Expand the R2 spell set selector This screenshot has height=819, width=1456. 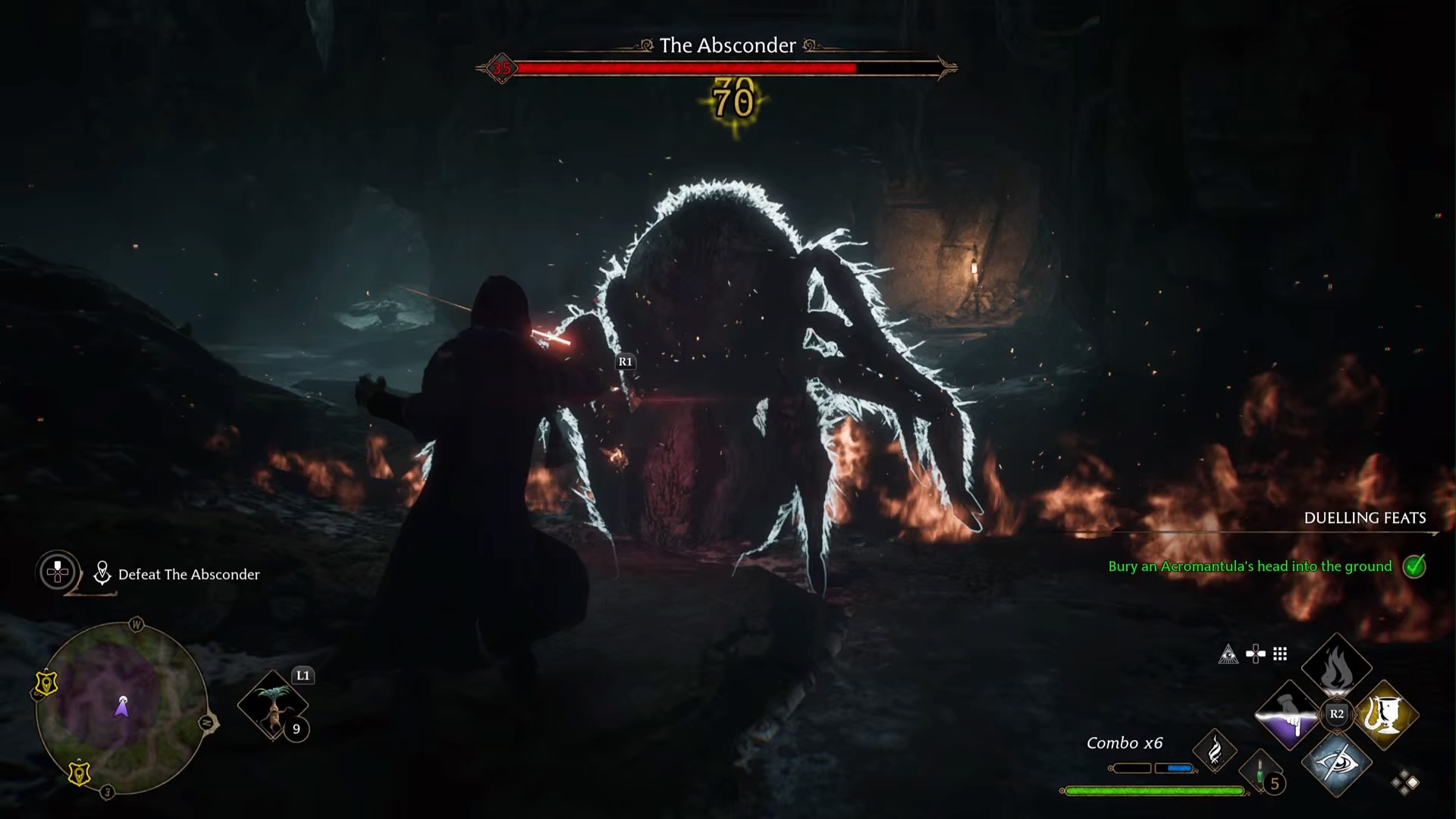pyautogui.click(x=1336, y=714)
